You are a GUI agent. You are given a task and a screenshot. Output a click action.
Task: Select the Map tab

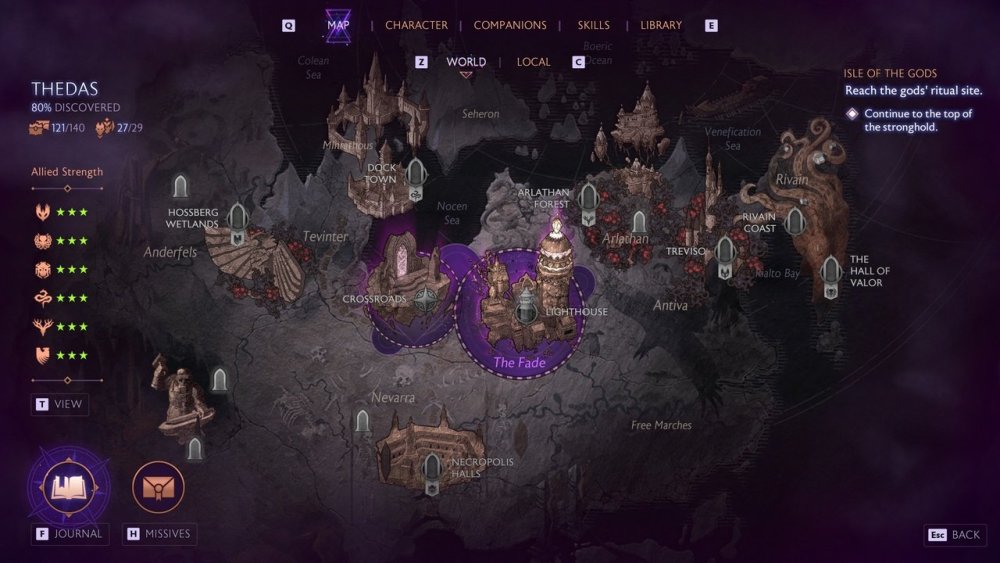(x=338, y=25)
